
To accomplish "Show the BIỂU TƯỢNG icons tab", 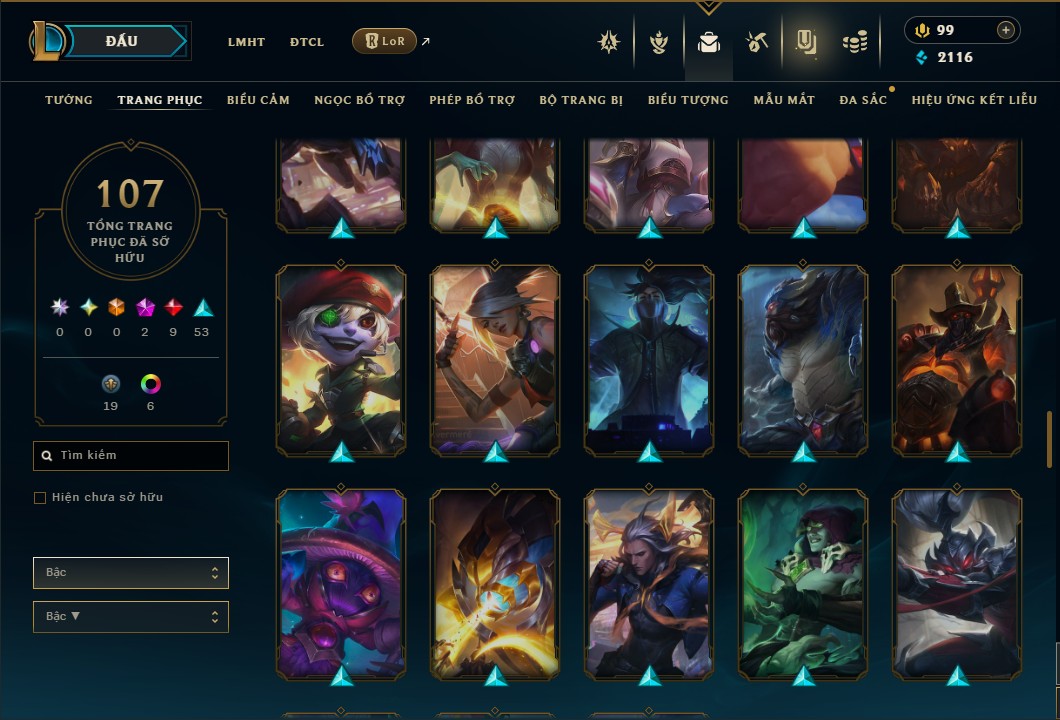I will point(688,100).
